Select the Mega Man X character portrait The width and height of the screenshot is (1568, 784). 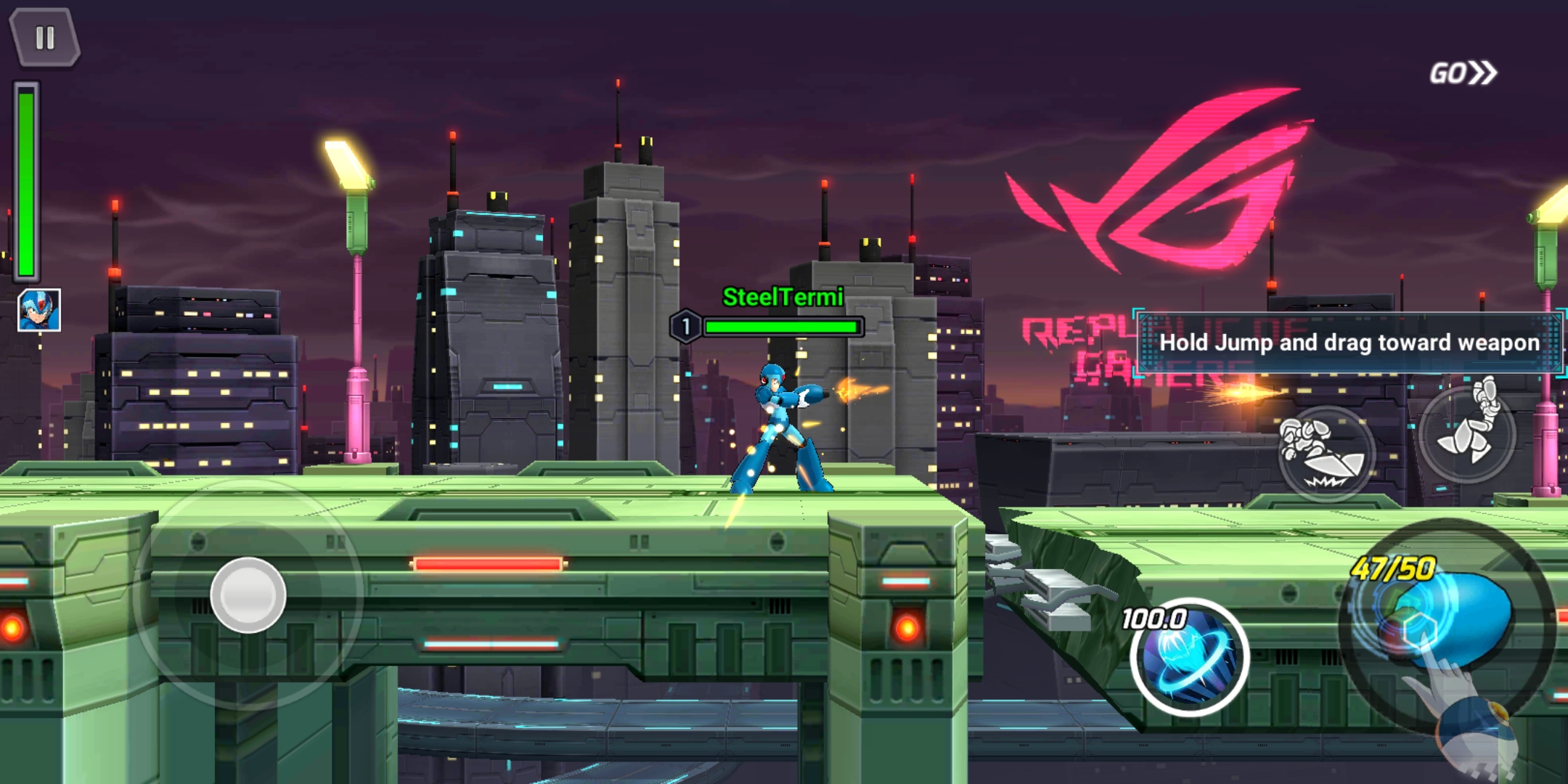[39, 310]
